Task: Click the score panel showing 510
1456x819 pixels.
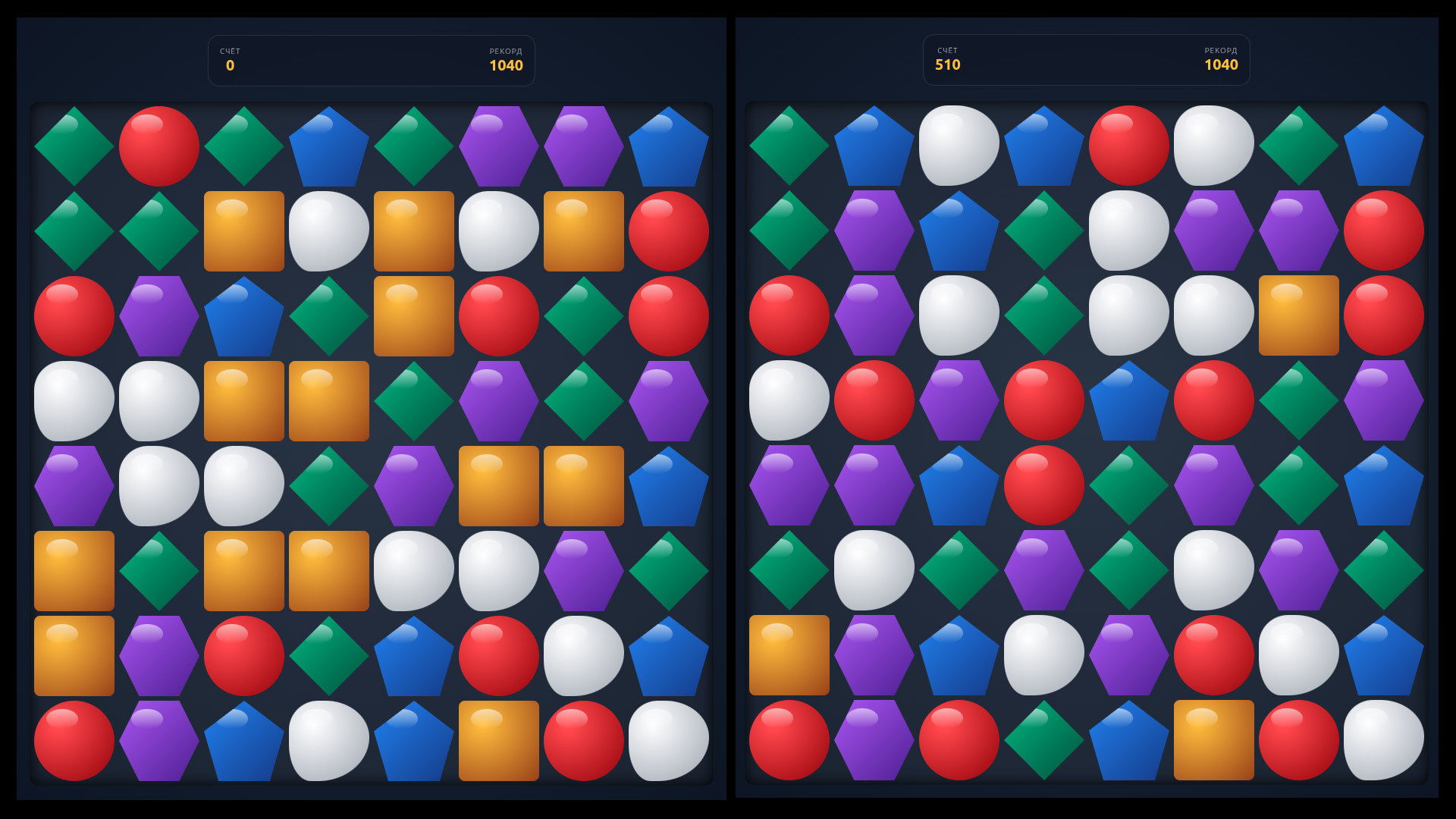Action: (947, 66)
